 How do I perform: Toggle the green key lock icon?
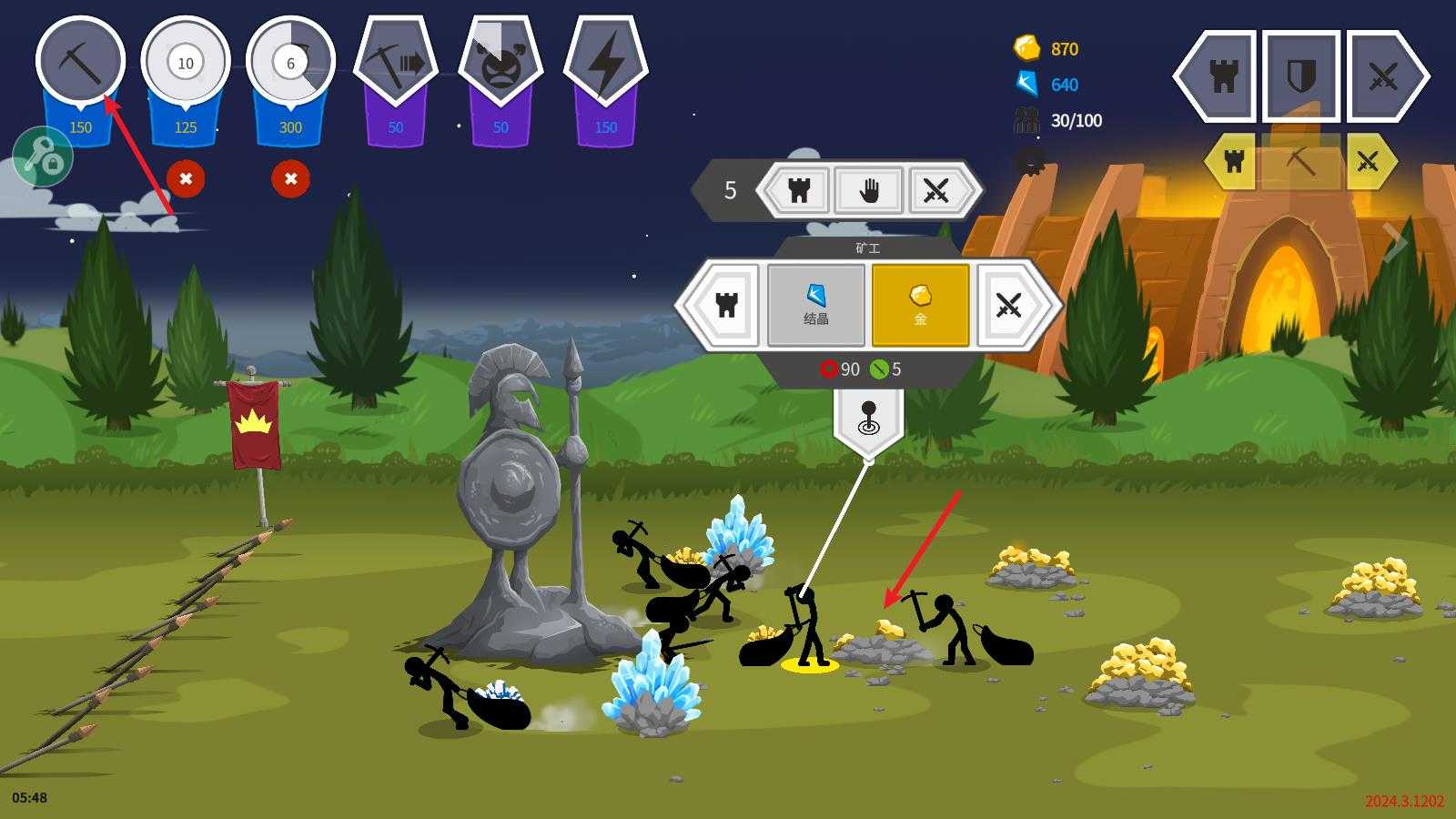(42, 157)
